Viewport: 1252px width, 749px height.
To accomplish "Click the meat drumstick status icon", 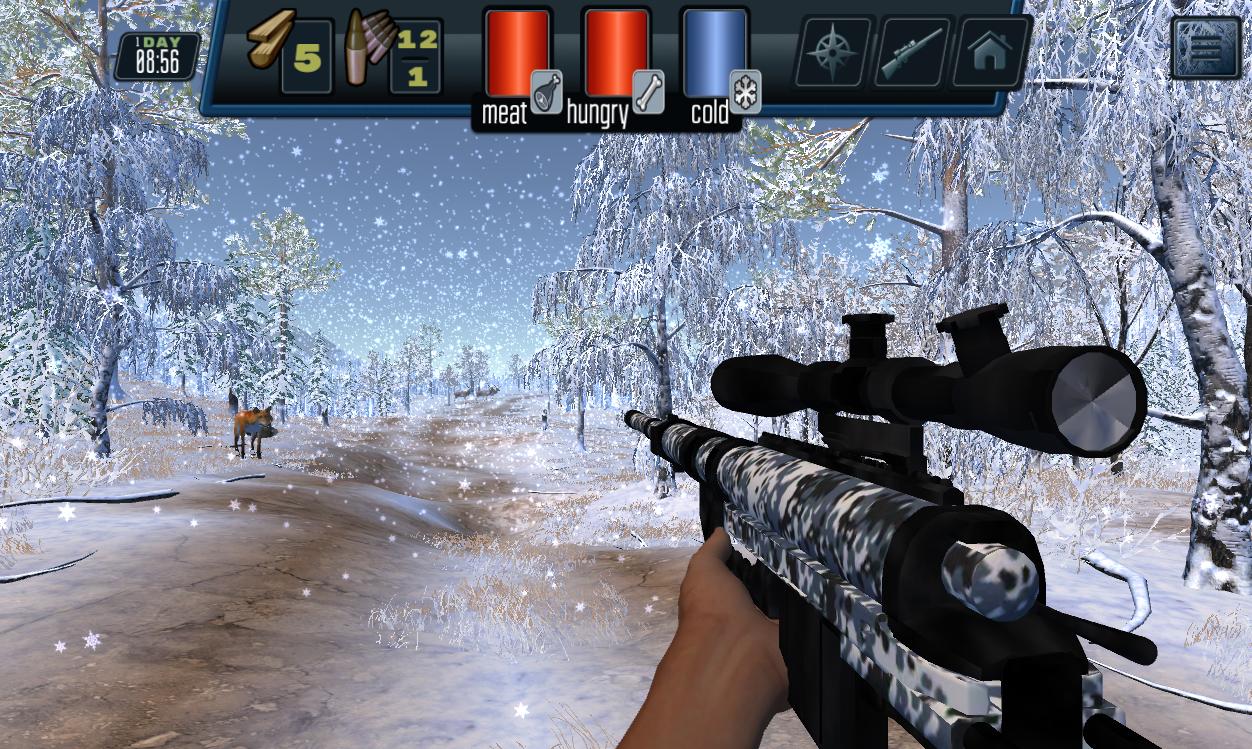I will (546, 91).
